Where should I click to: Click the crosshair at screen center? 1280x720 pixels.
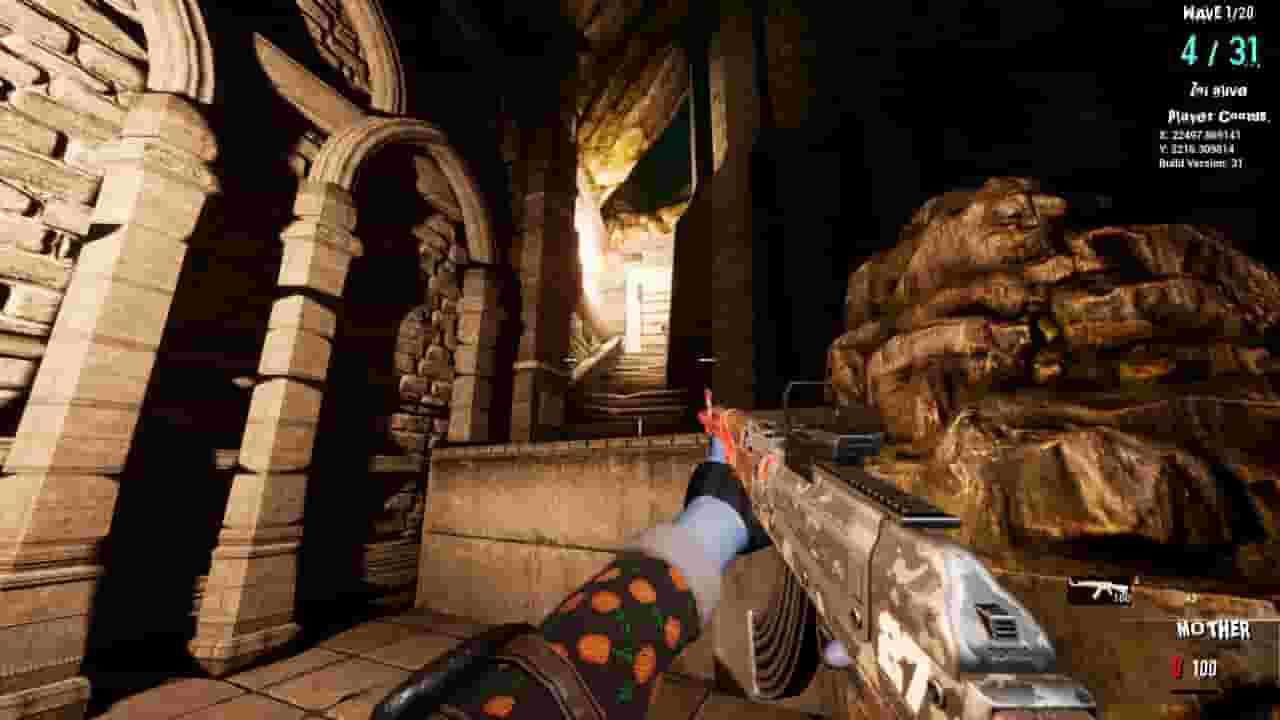click(640, 360)
